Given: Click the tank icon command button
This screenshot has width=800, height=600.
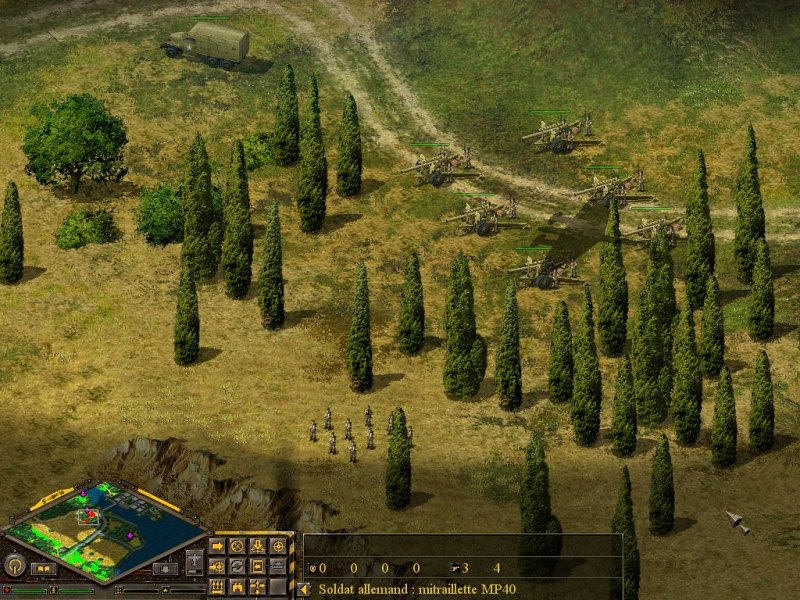Looking at the screenshot, I should [x=277, y=566].
